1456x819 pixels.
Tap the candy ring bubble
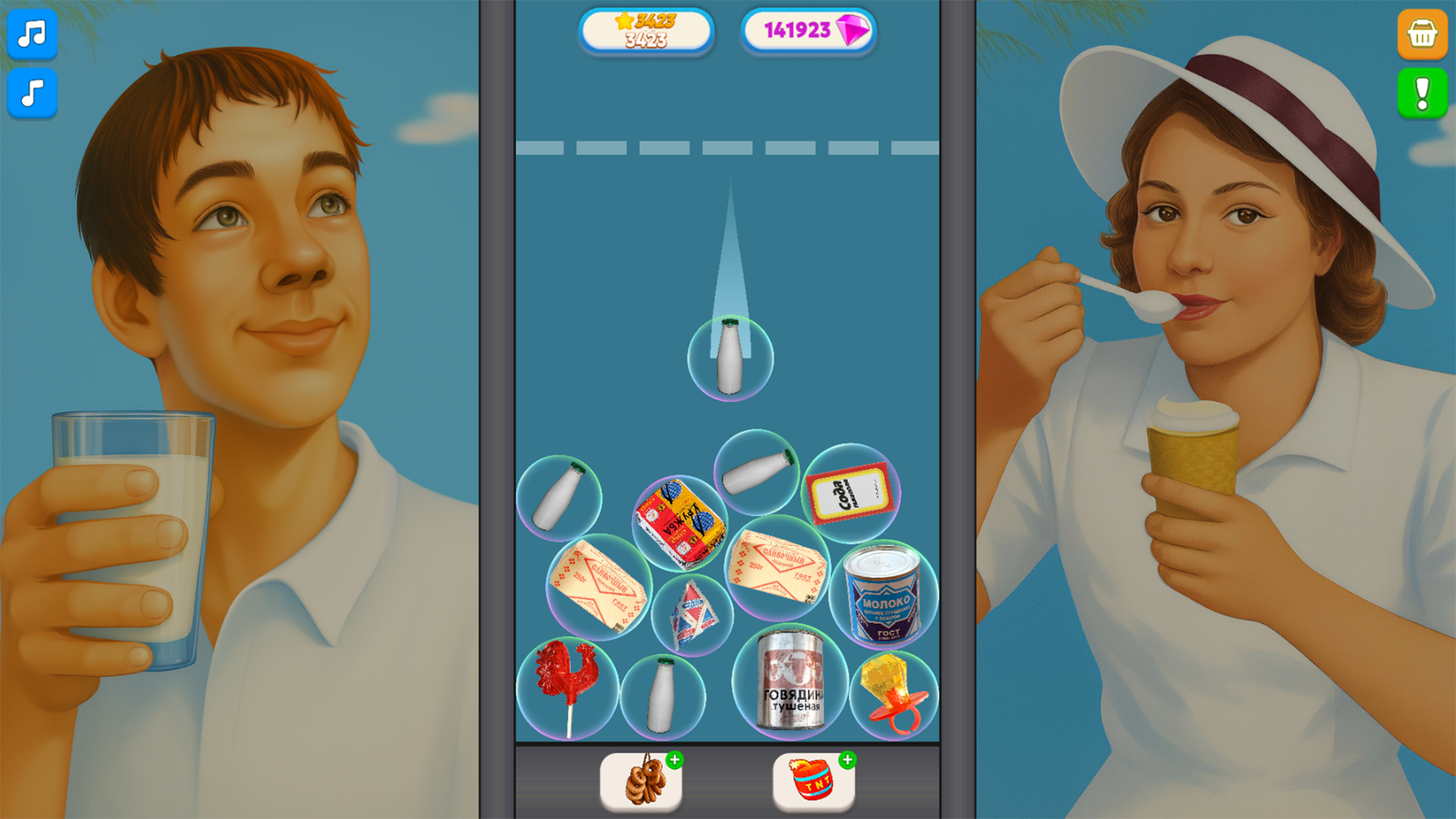click(893, 694)
